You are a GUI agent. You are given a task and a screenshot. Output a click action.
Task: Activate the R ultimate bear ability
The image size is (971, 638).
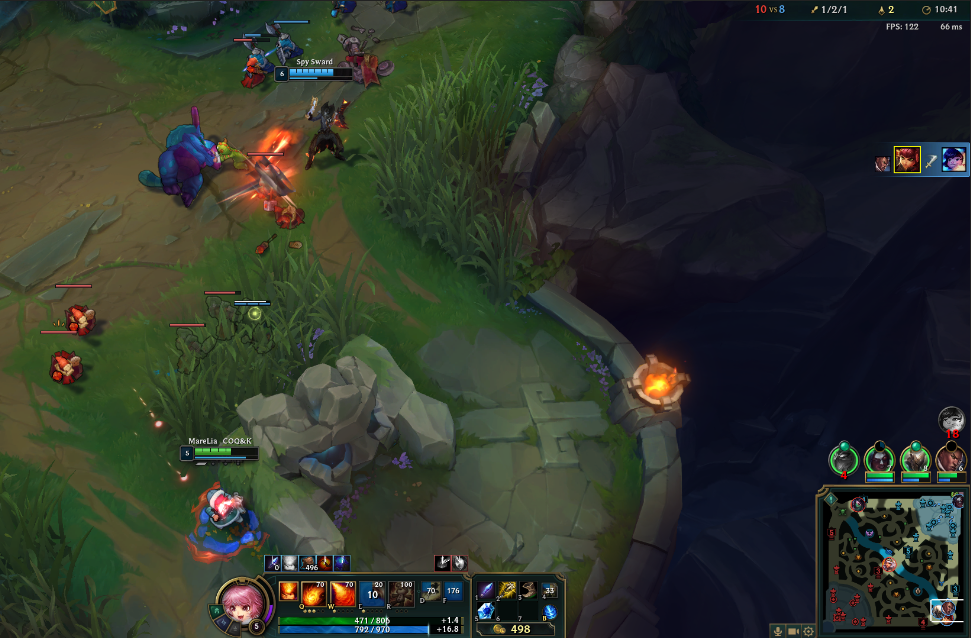click(402, 593)
